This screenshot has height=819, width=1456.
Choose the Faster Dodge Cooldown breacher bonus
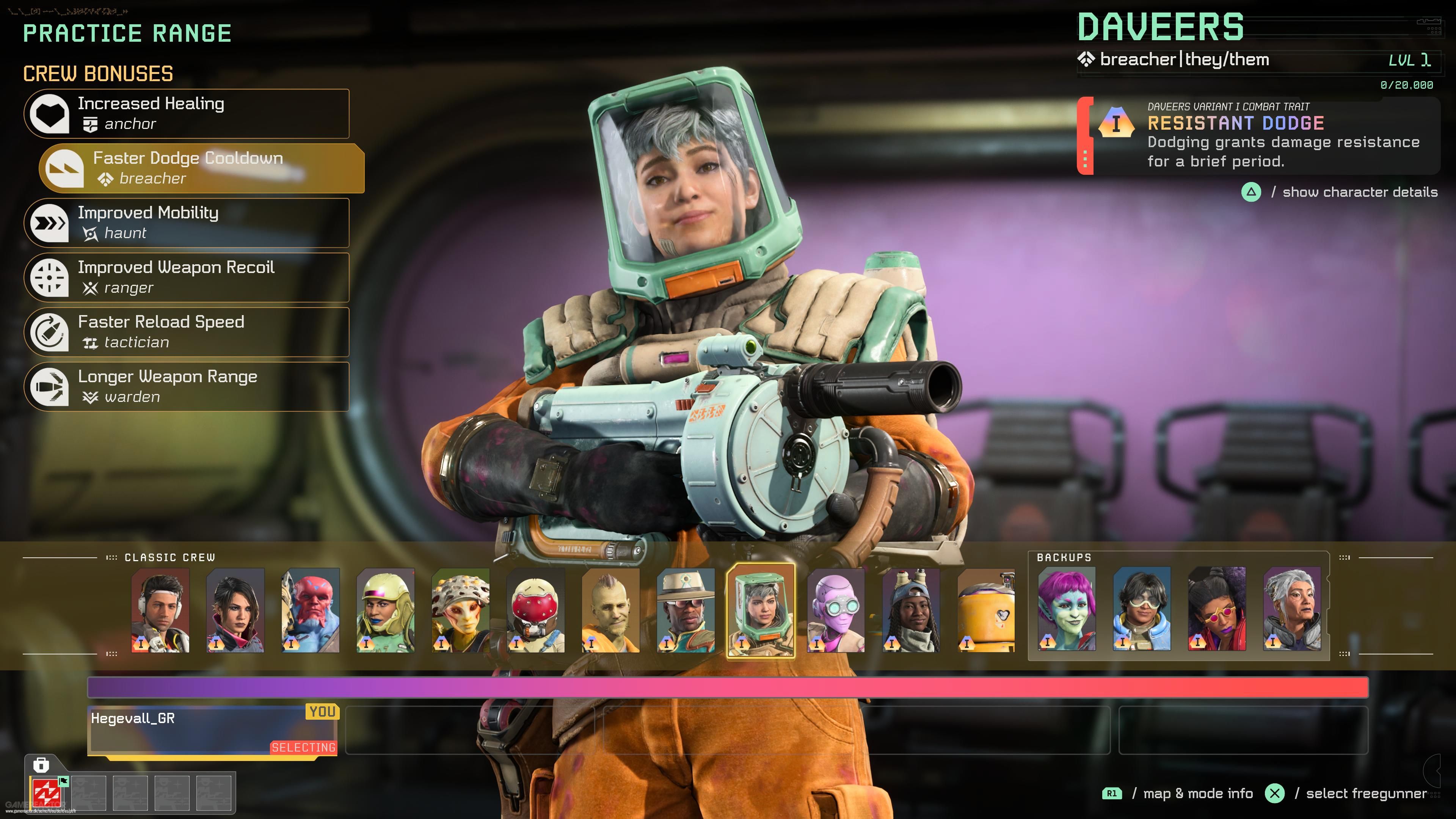[x=202, y=168]
